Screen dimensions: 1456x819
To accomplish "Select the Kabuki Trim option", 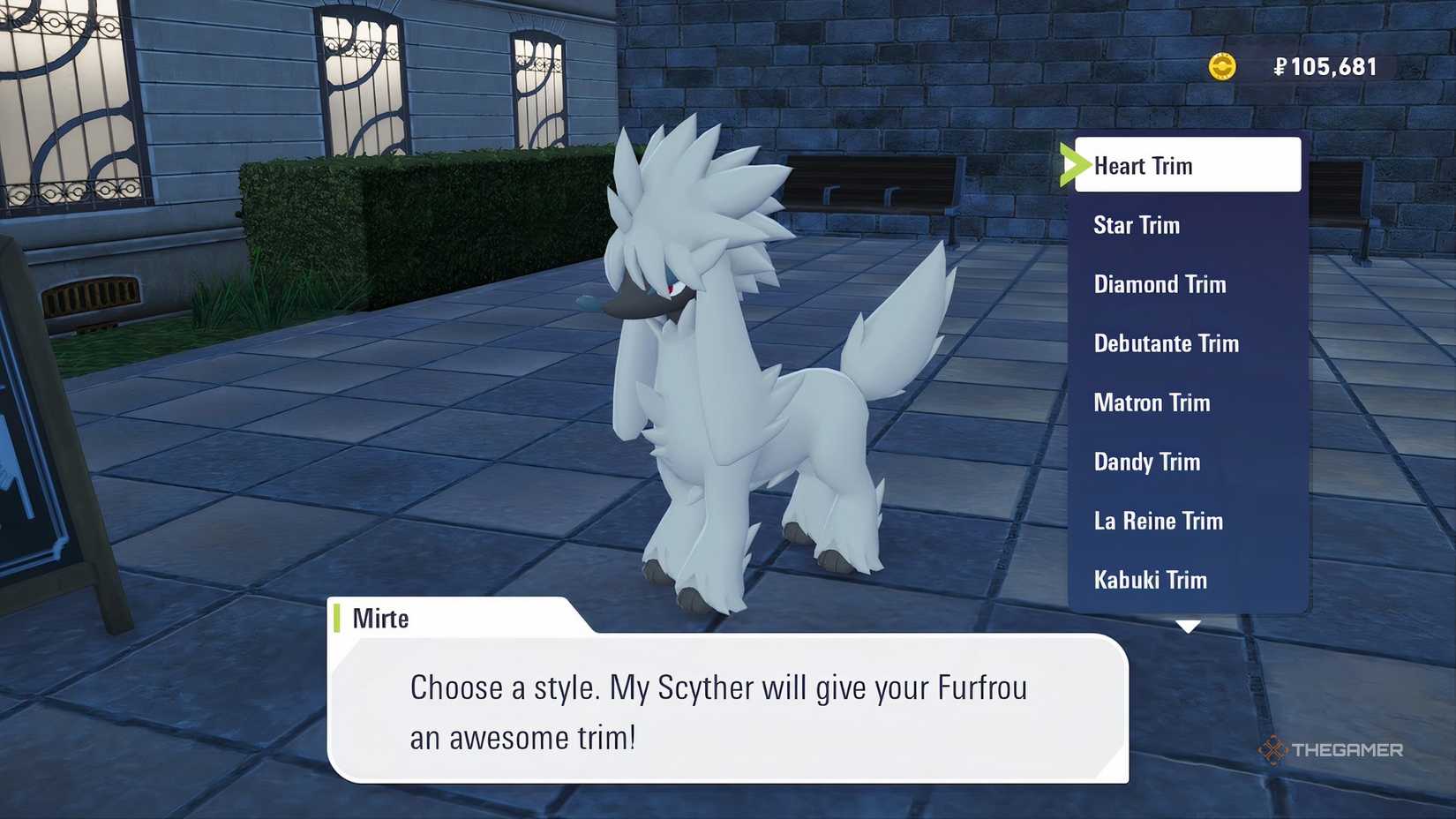I will pos(1150,580).
